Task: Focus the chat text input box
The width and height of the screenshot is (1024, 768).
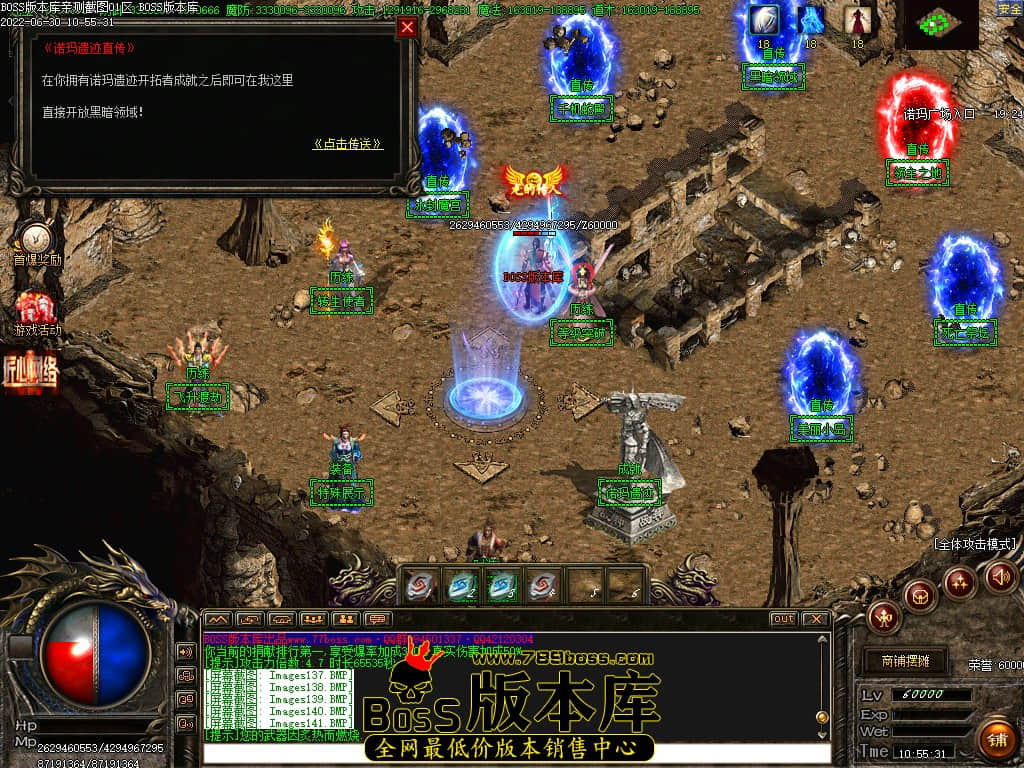Action: pyautogui.click(x=515, y=753)
